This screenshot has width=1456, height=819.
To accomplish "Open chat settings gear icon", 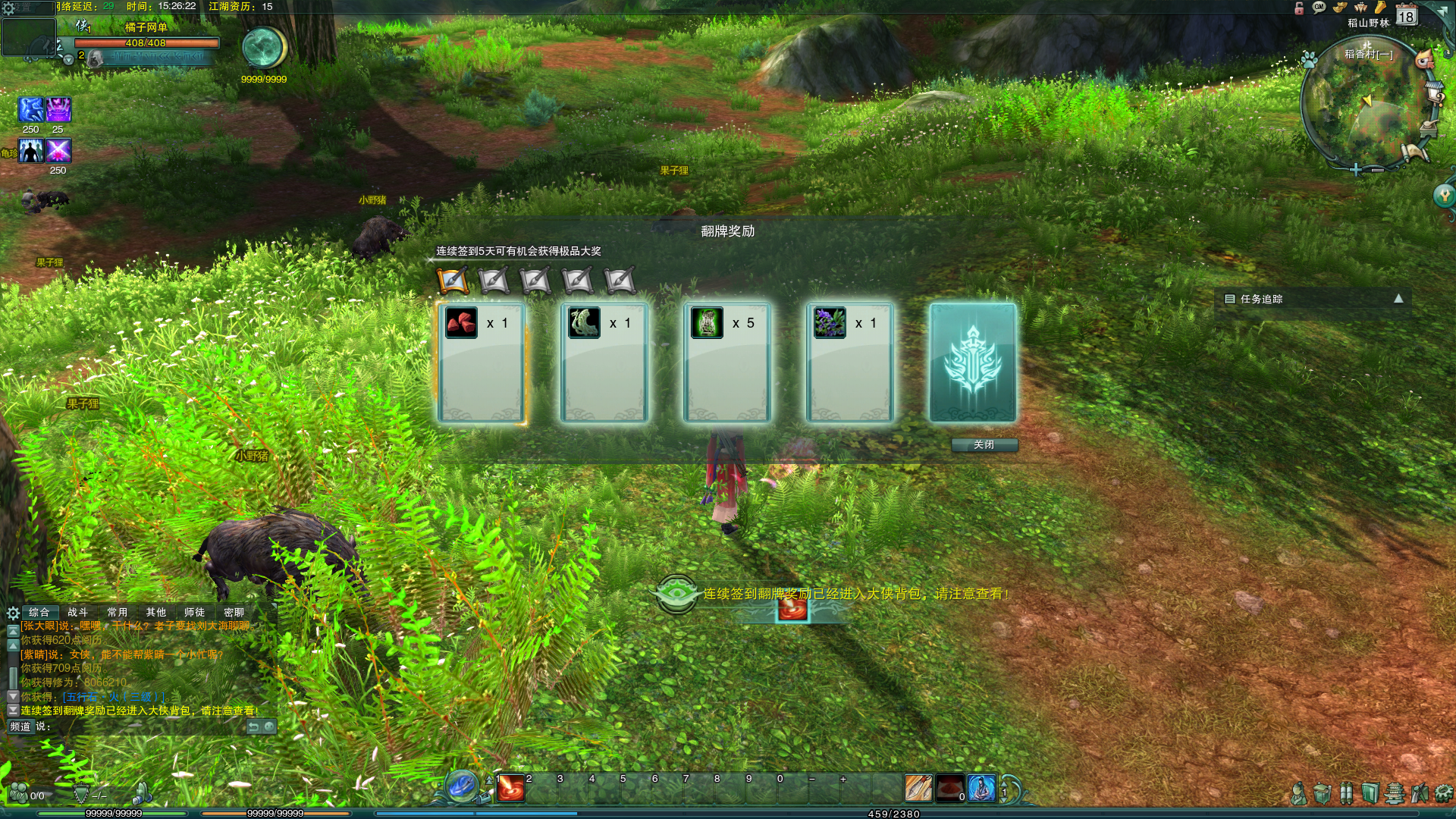I will pos(13,613).
